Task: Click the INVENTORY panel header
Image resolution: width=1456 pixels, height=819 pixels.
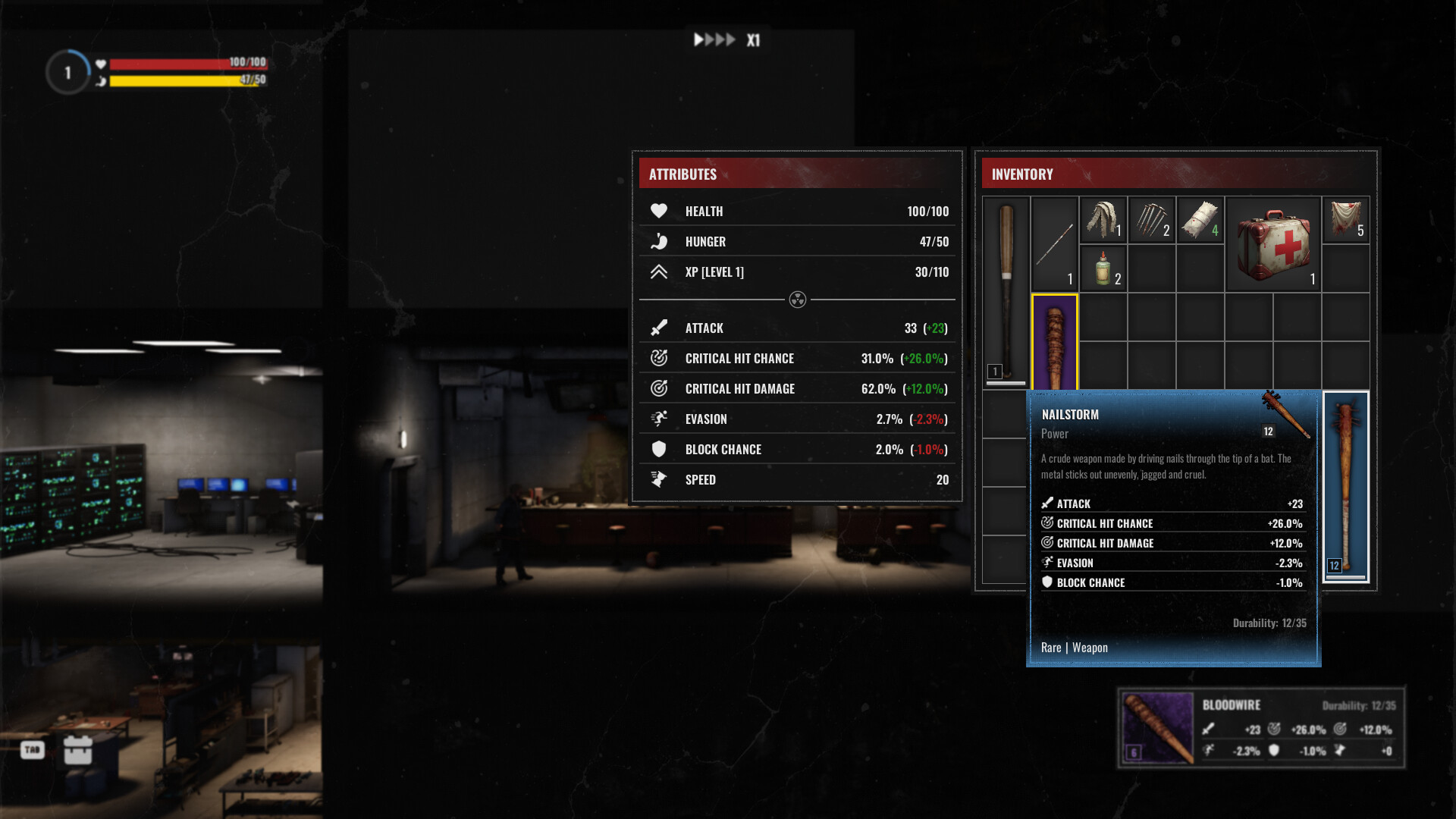Action: (x=1024, y=174)
